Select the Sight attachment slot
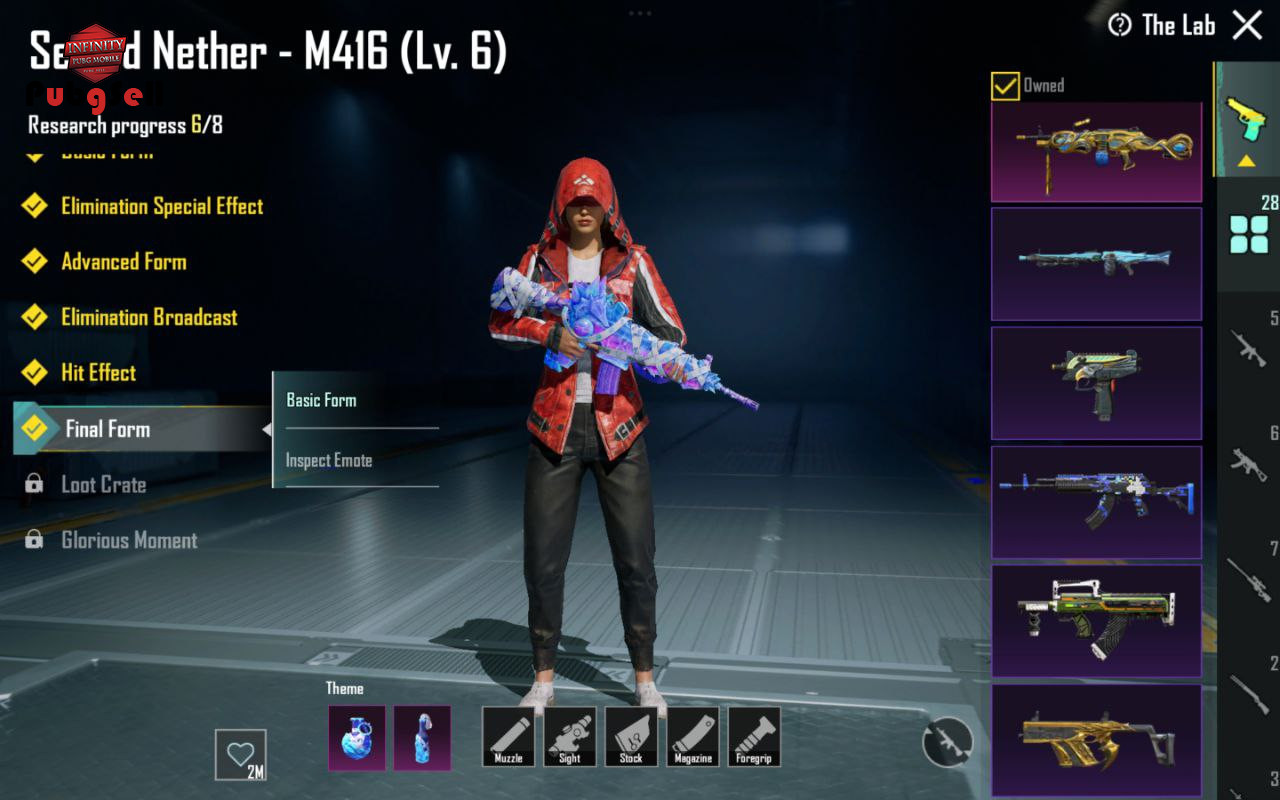Viewport: 1280px width, 800px height. (570, 737)
